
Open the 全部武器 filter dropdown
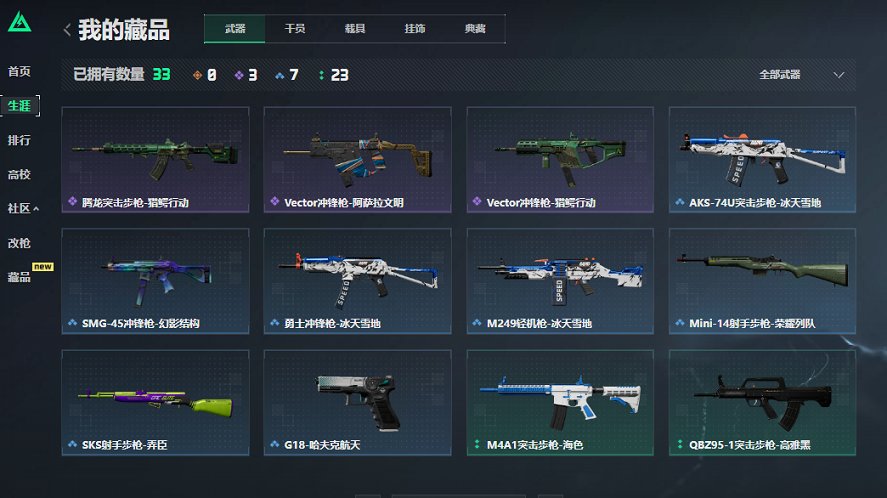[801, 75]
